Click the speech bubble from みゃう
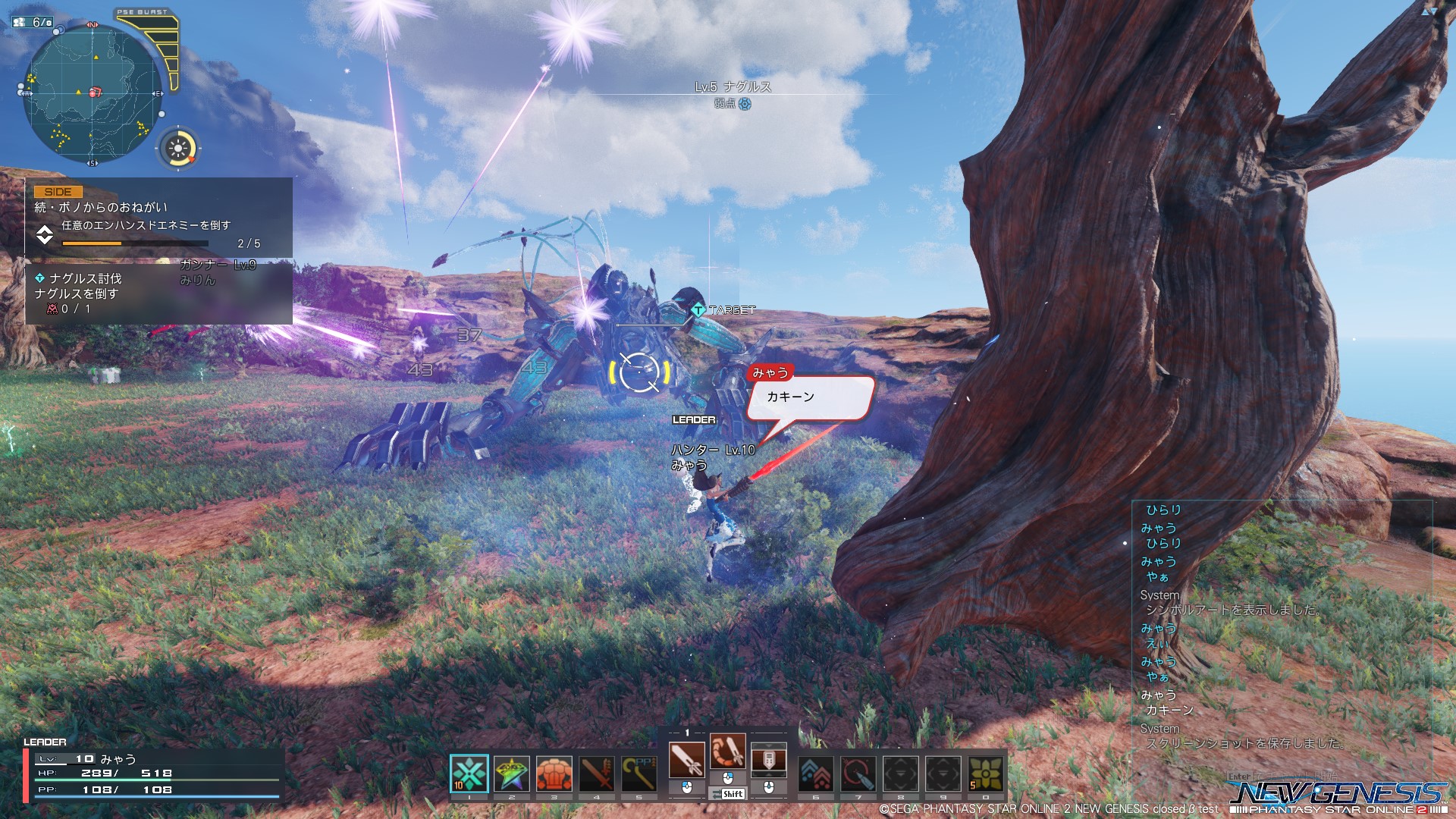 coord(810,397)
